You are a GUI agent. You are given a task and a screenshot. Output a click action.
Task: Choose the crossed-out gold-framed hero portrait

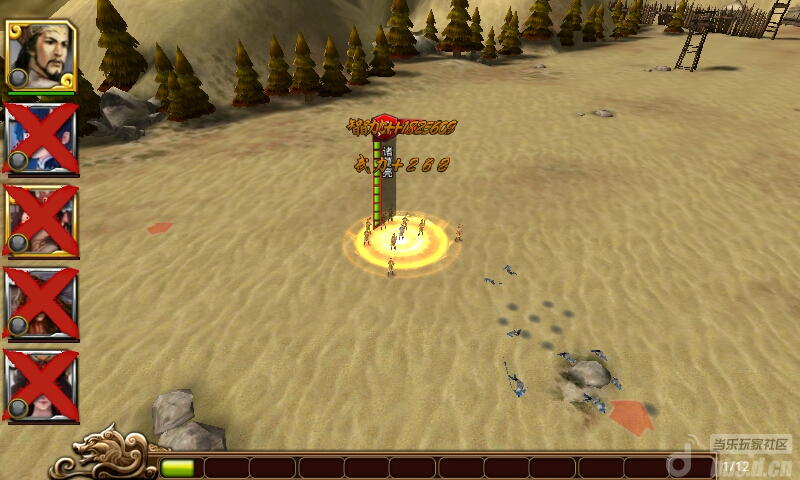41,221
